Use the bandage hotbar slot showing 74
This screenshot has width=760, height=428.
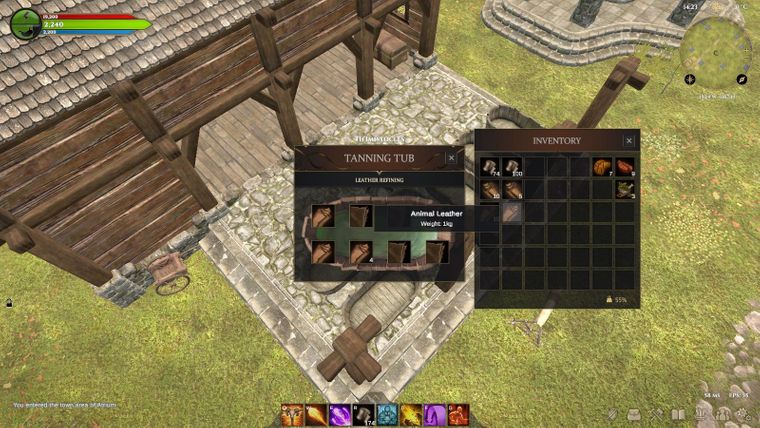pos(363,414)
